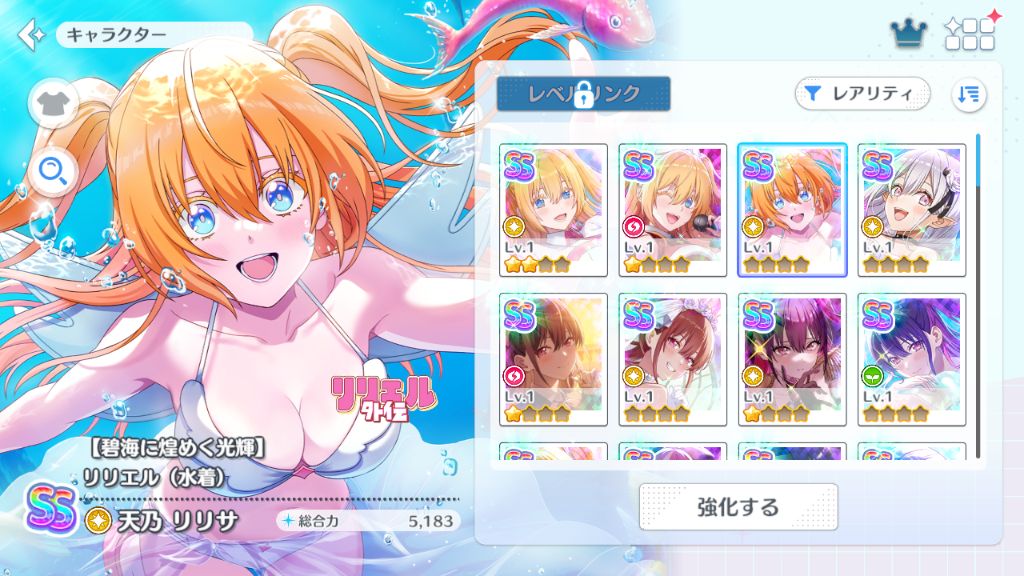Select the brown-haired sunset character card
Viewport: 1024px width, 576px height.
pos(554,360)
